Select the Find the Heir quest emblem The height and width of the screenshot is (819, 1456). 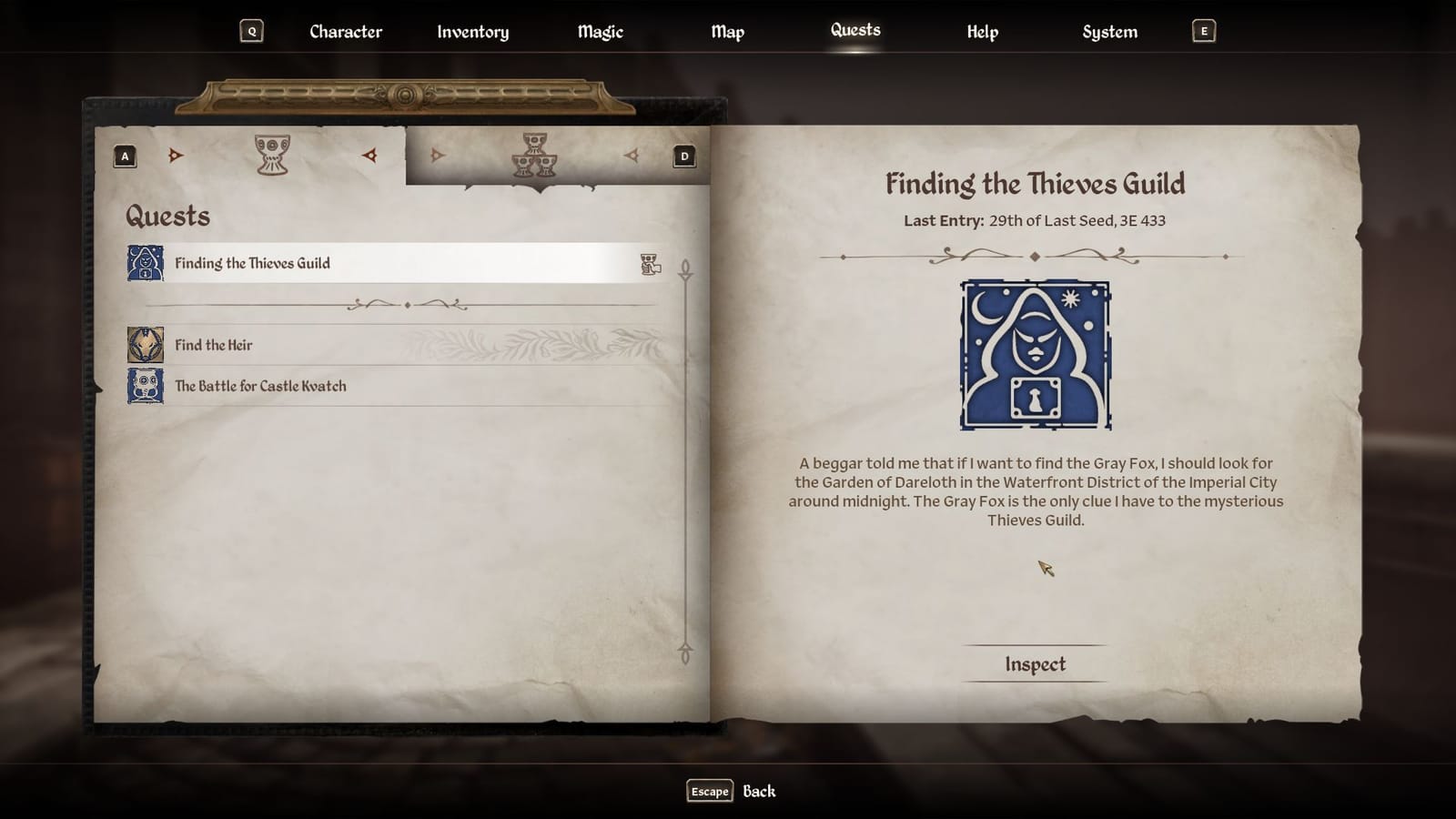coord(145,345)
